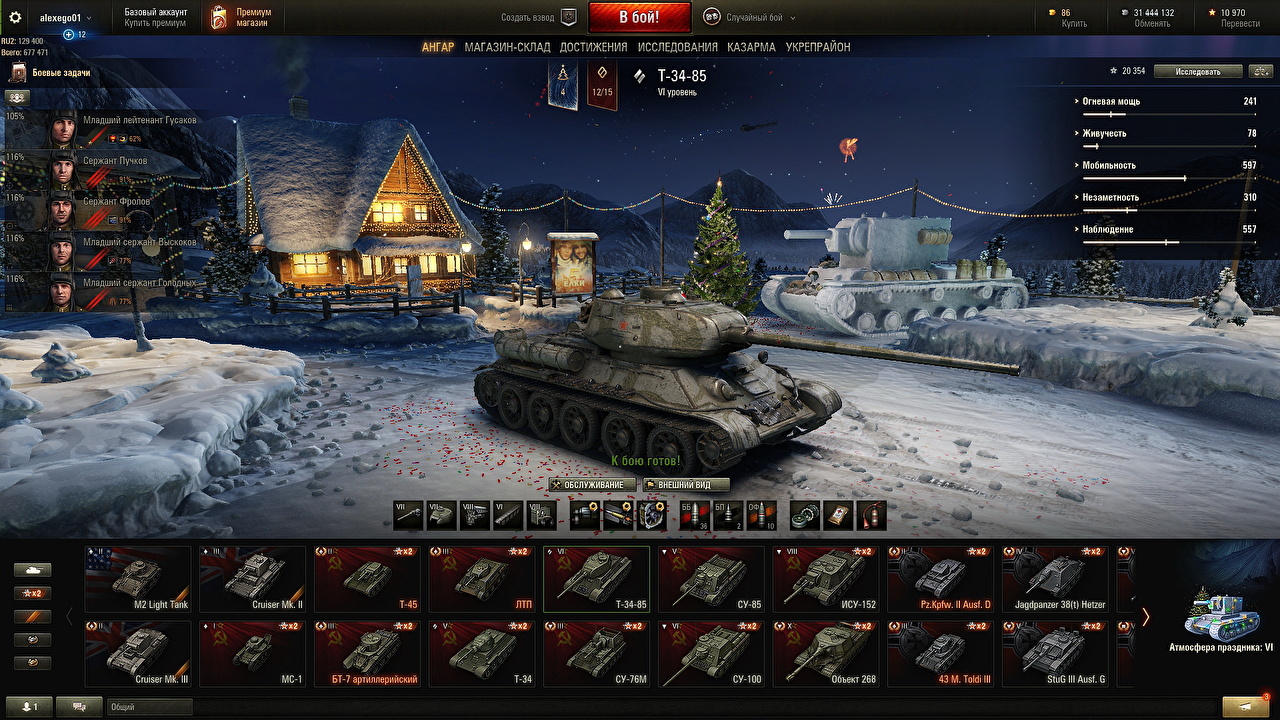This screenshot has width=1280, height=720.
Task: Switch to the МАГАЗИН-СКЛАД tab
Action: (507, 47)
